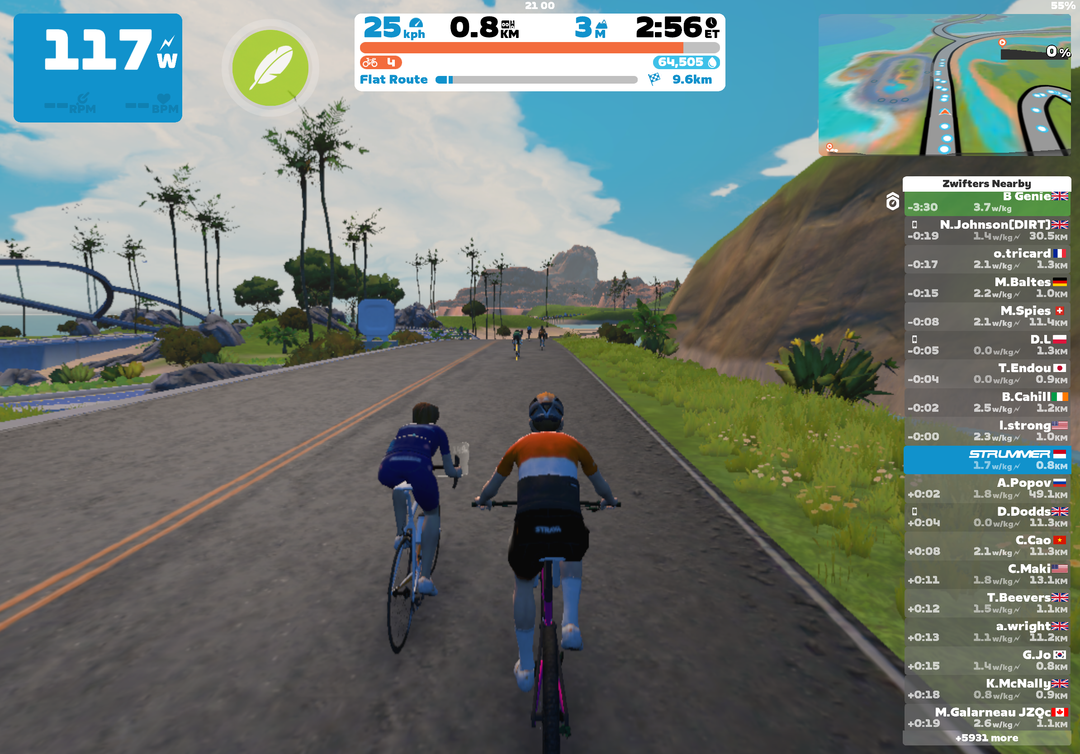This screenshot has width=1080, height=754.
Task: Select B Genie in Zwifters Nearby
Action: click(x=986, y=202)
